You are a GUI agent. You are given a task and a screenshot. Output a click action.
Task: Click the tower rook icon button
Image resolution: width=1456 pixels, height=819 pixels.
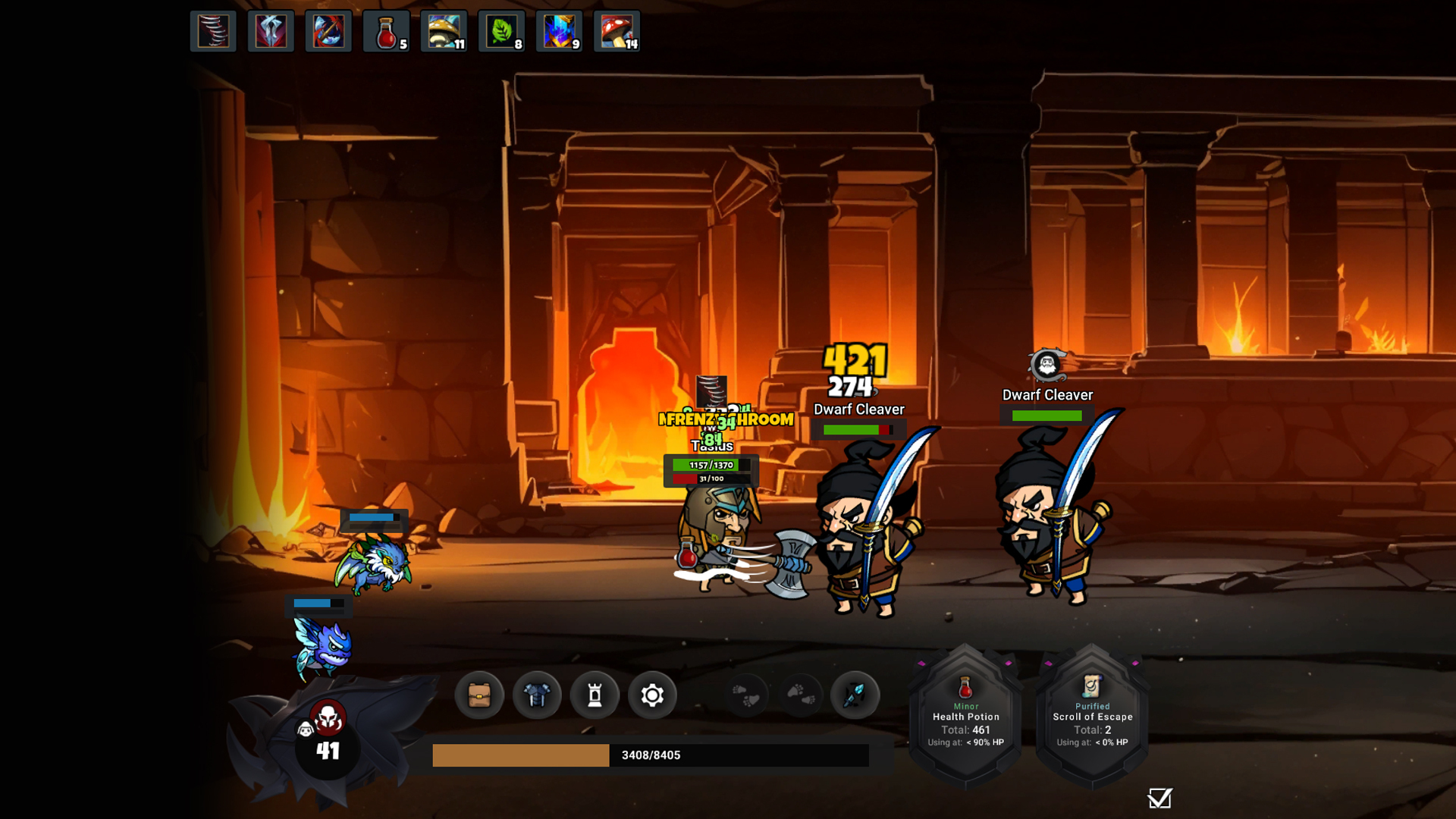point(595,695)
